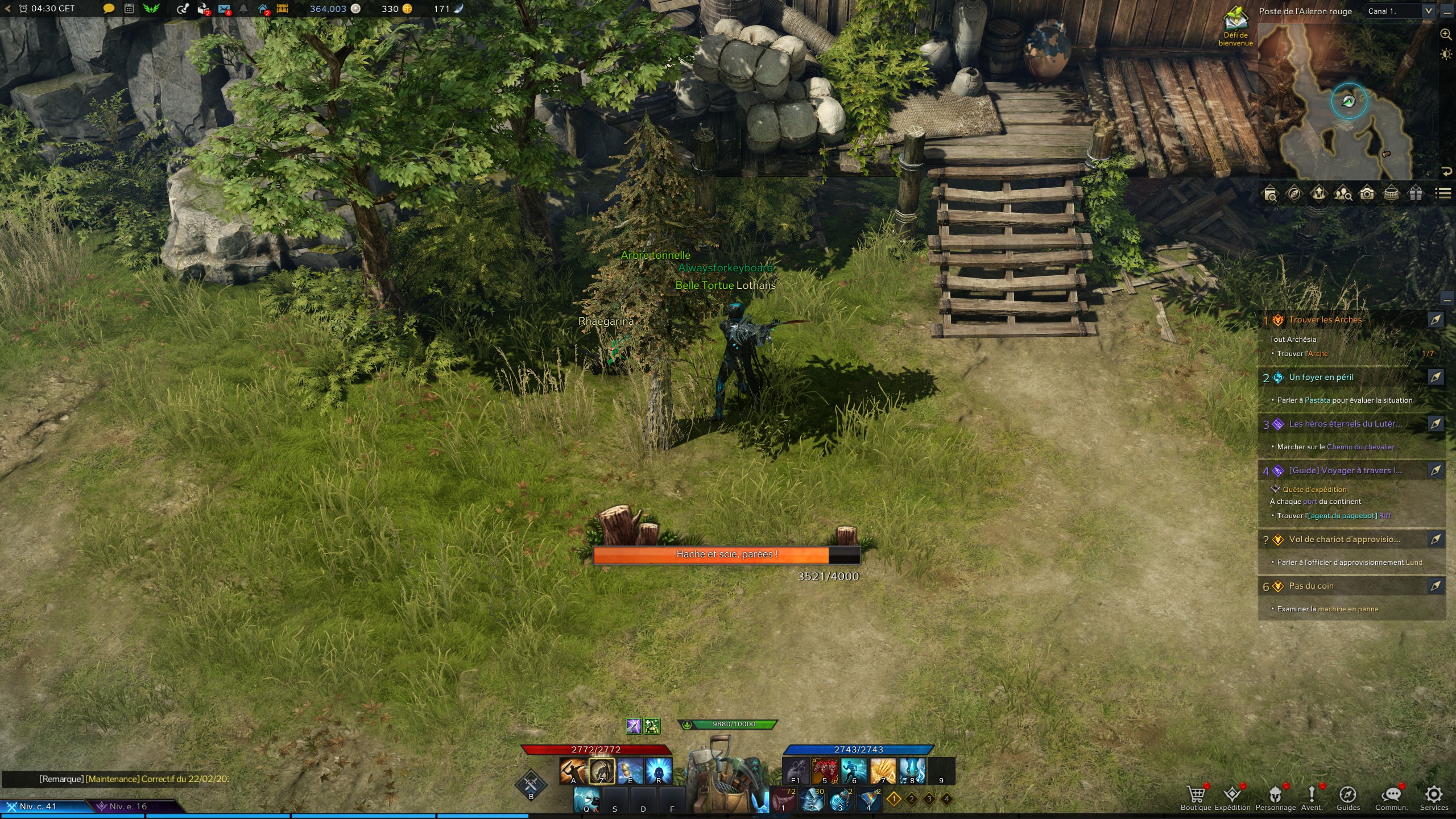The height and width of the screenshot is (819, 1456).
Task: Open the gift box icon below minimap
Action: [x=1416, y=194]
